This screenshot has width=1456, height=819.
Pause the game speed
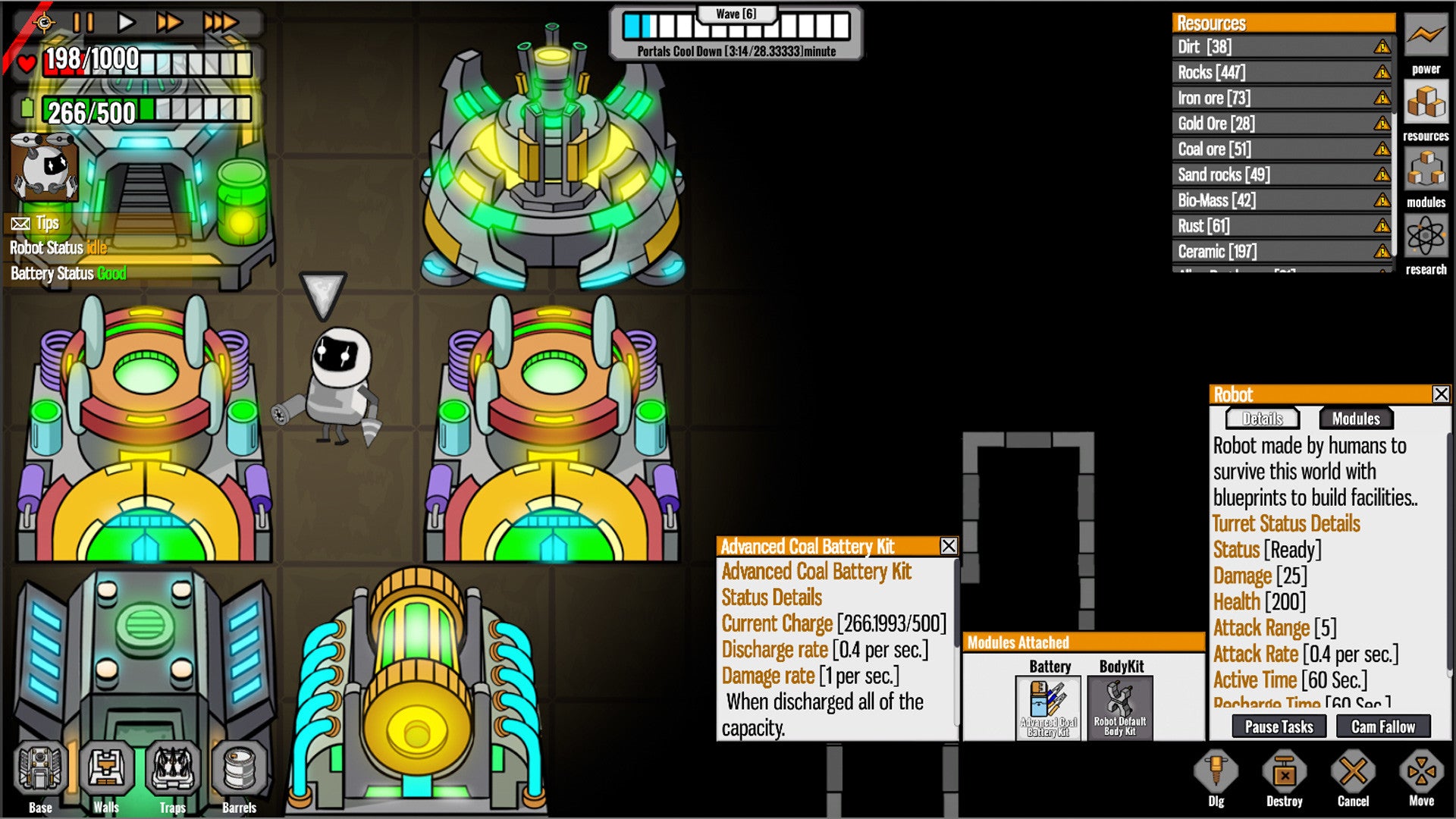tap(83, 22)
